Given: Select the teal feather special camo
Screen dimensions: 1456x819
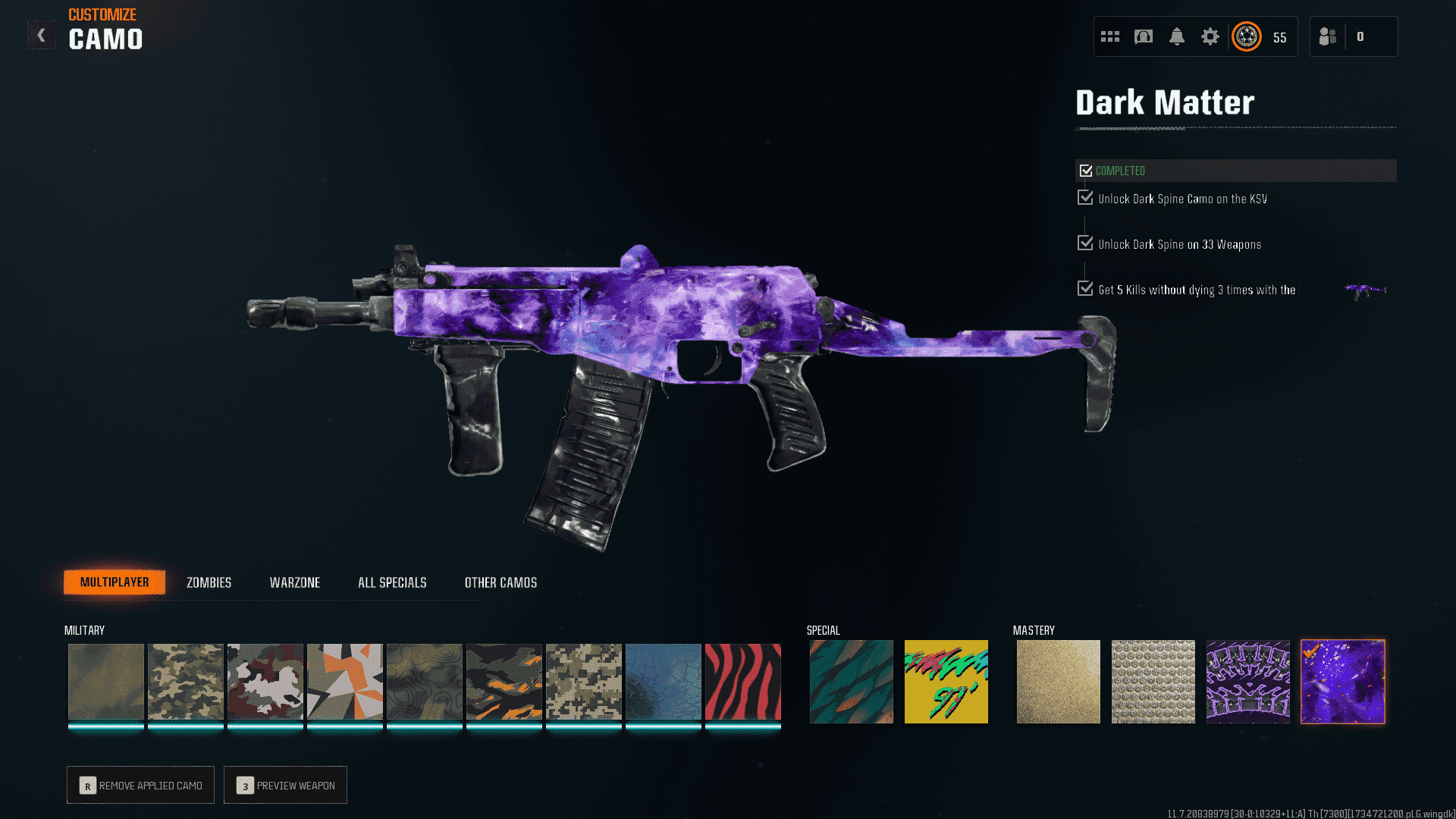Looking at the screenshot, I should click(851, 681).
